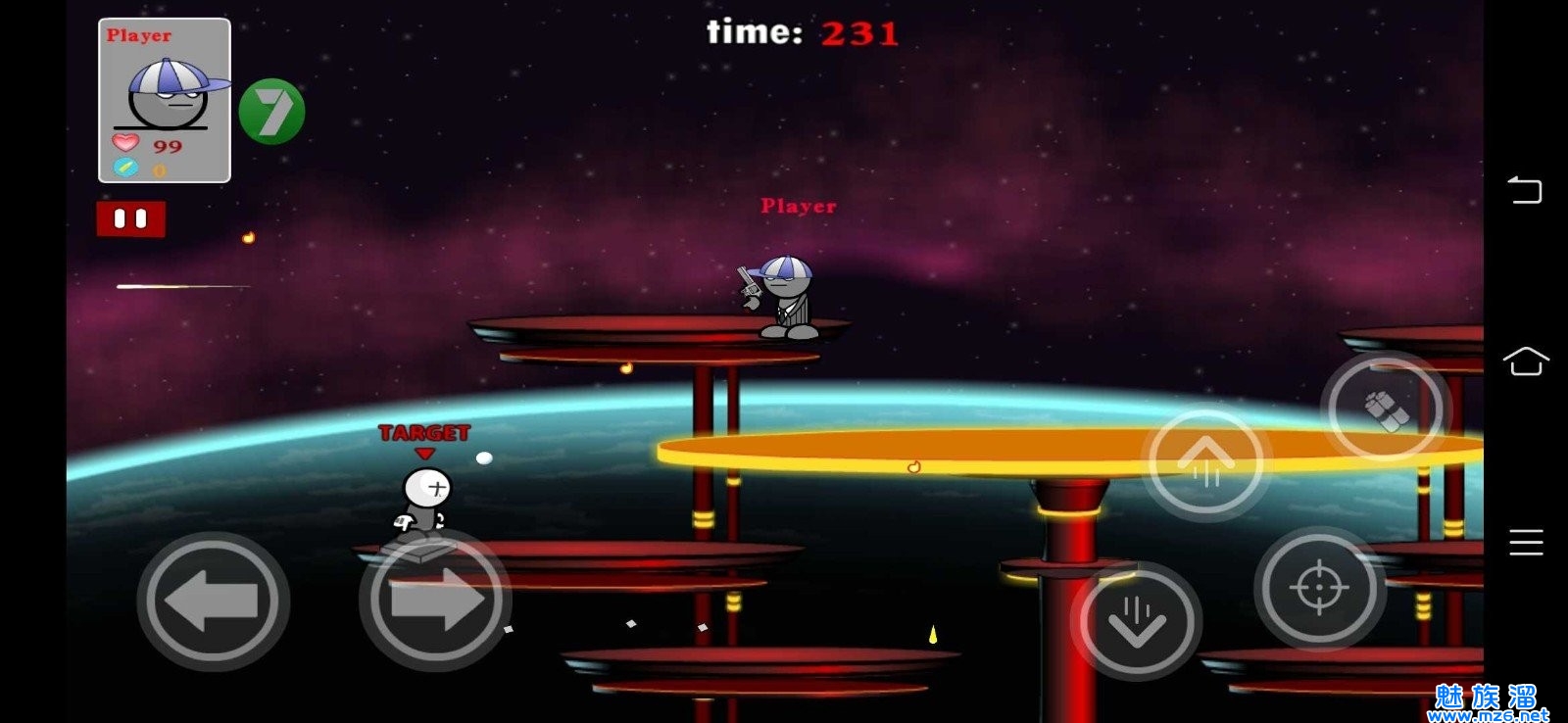Throw a grenade with the grenade button

[x=1385, y=408]
